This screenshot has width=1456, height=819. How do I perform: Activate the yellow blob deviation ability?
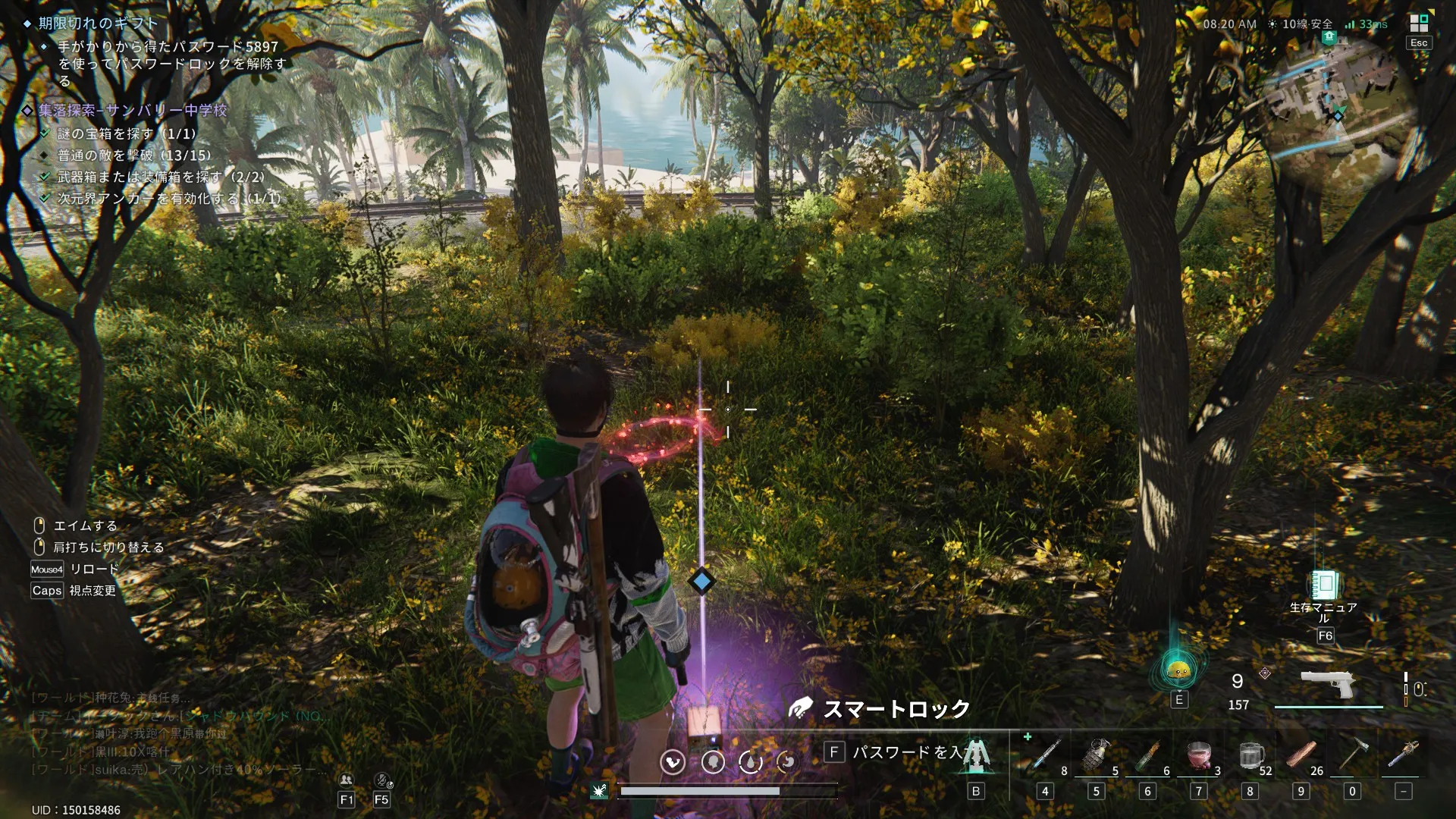[x=1178, y=670]
